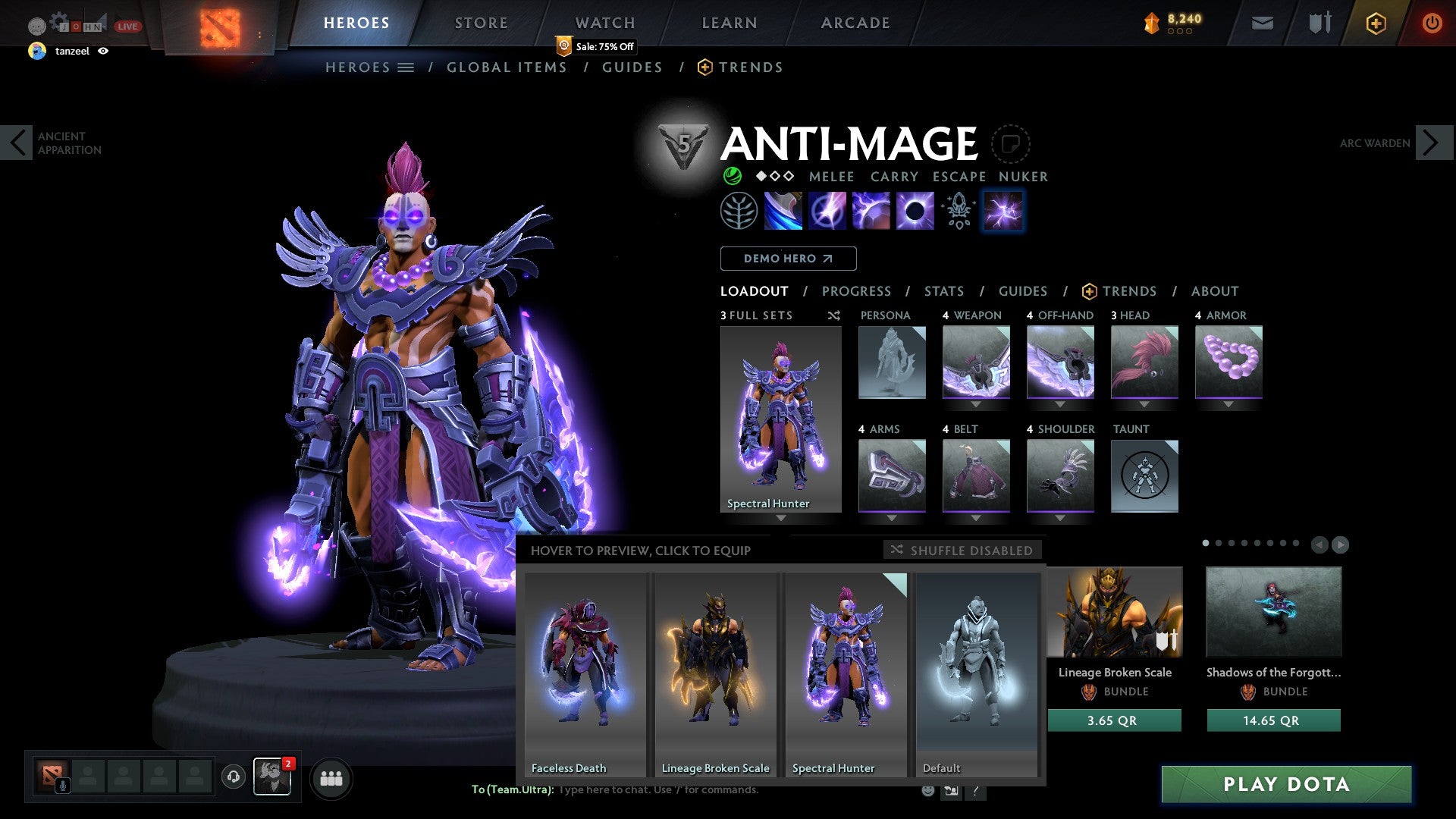Screen dimensions: 1456x819
Task: Click the power button to exit
Action: point(1432,23)
